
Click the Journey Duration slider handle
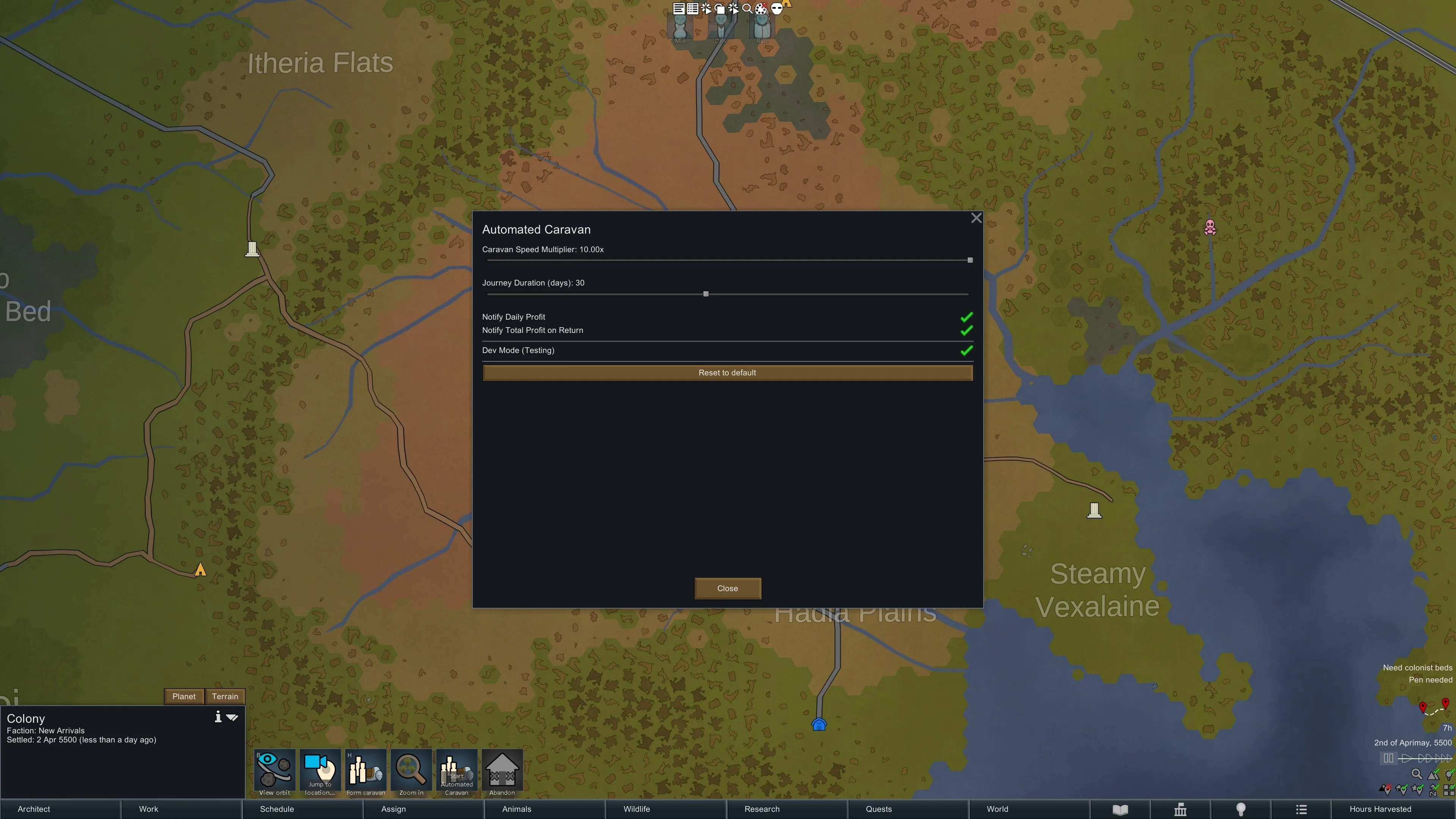(x=705, y=294)
